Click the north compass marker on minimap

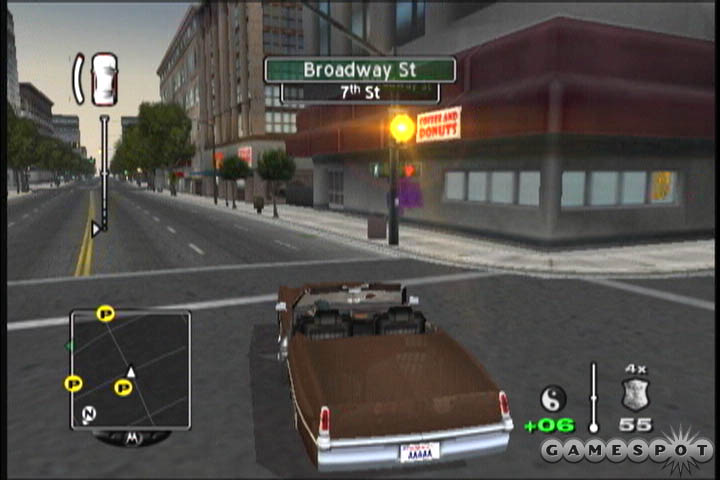(x=89, y=413)
